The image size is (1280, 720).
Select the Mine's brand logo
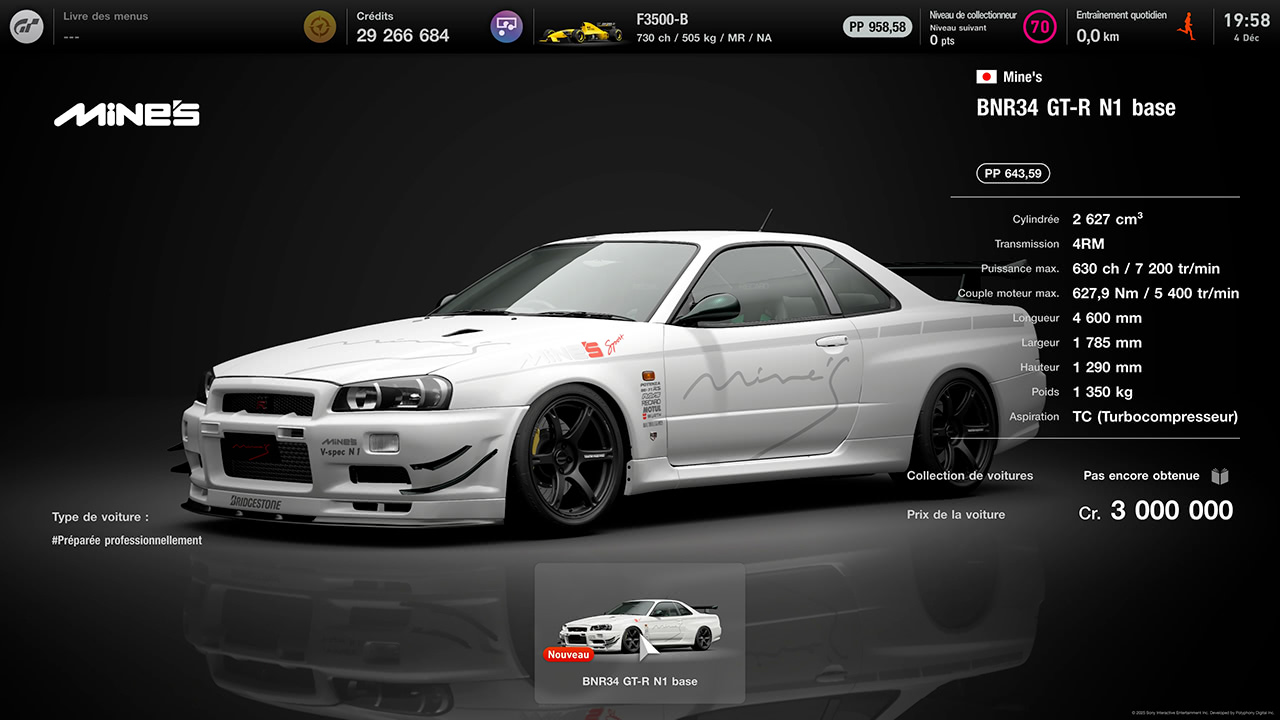point(126,113)
